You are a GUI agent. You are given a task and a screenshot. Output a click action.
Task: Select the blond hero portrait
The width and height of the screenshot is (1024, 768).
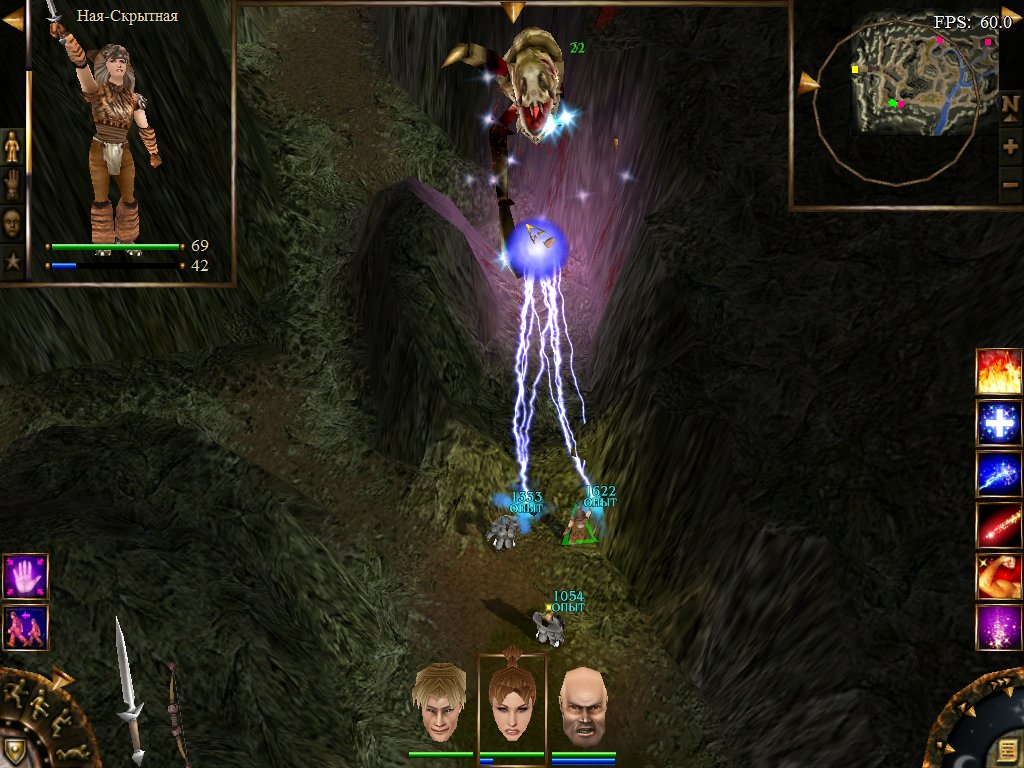[440, 702]
